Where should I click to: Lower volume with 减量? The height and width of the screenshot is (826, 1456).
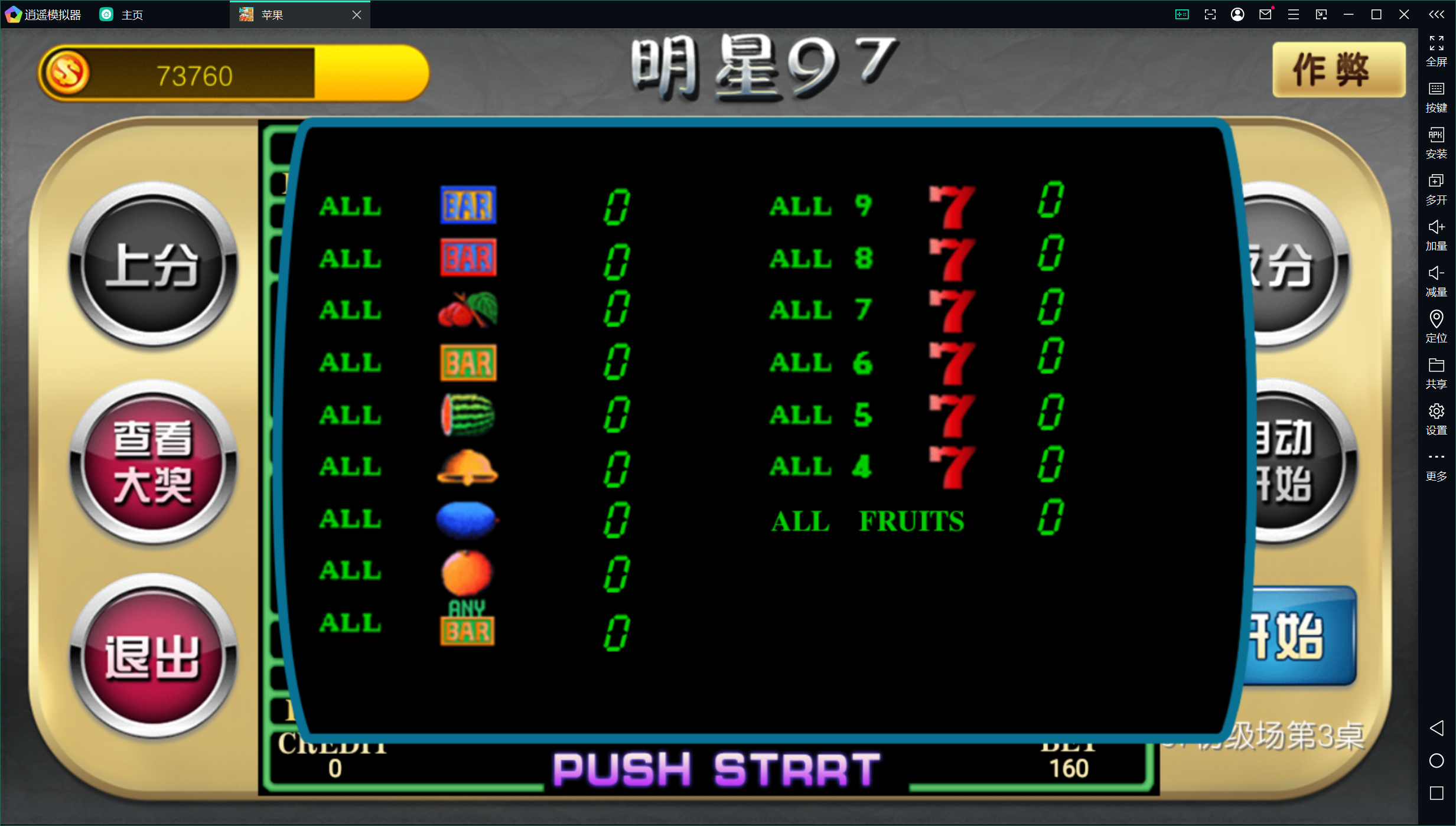[x=1437, y=281]
